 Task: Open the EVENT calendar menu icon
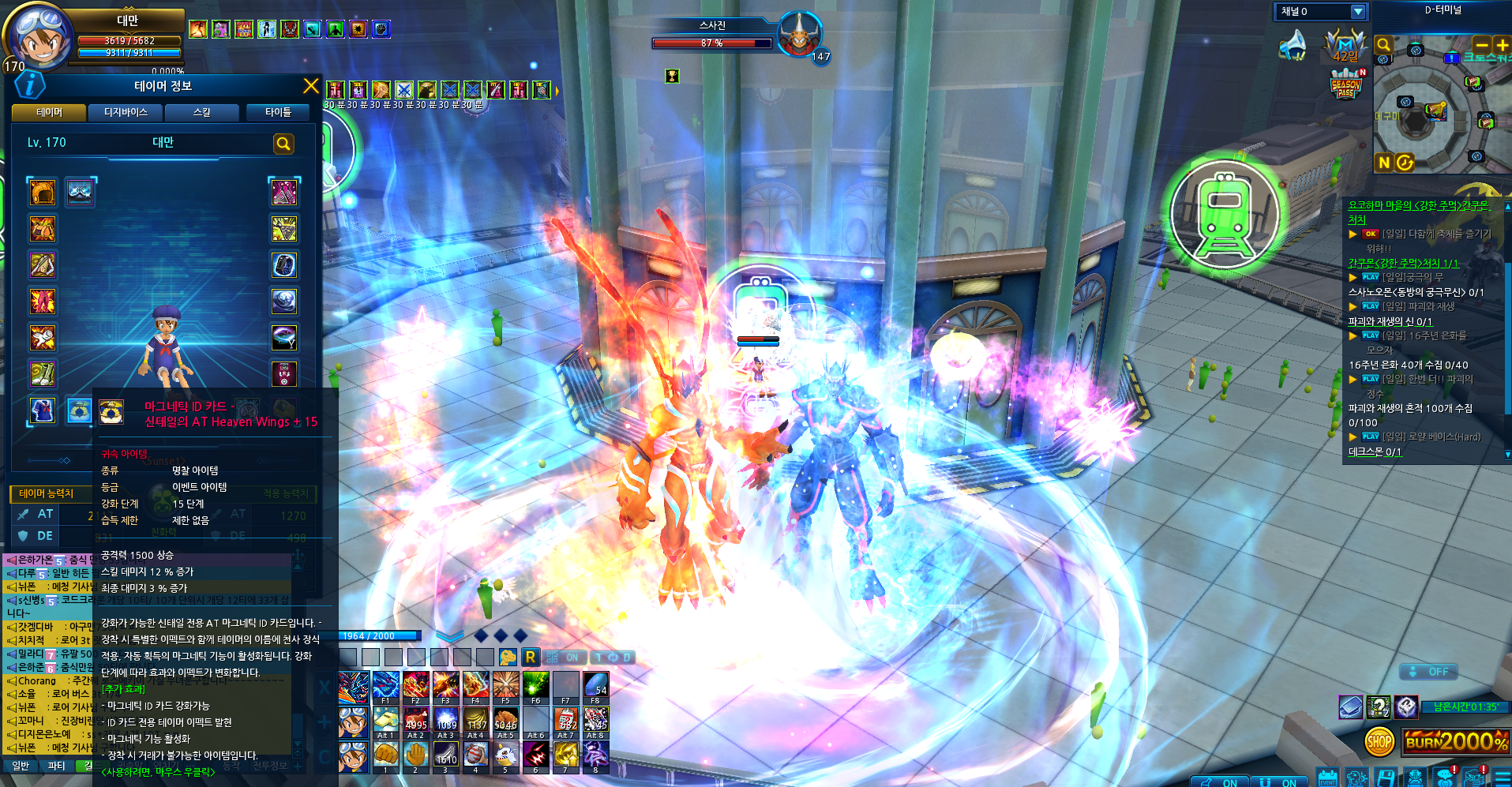(x=1328, y=778)
